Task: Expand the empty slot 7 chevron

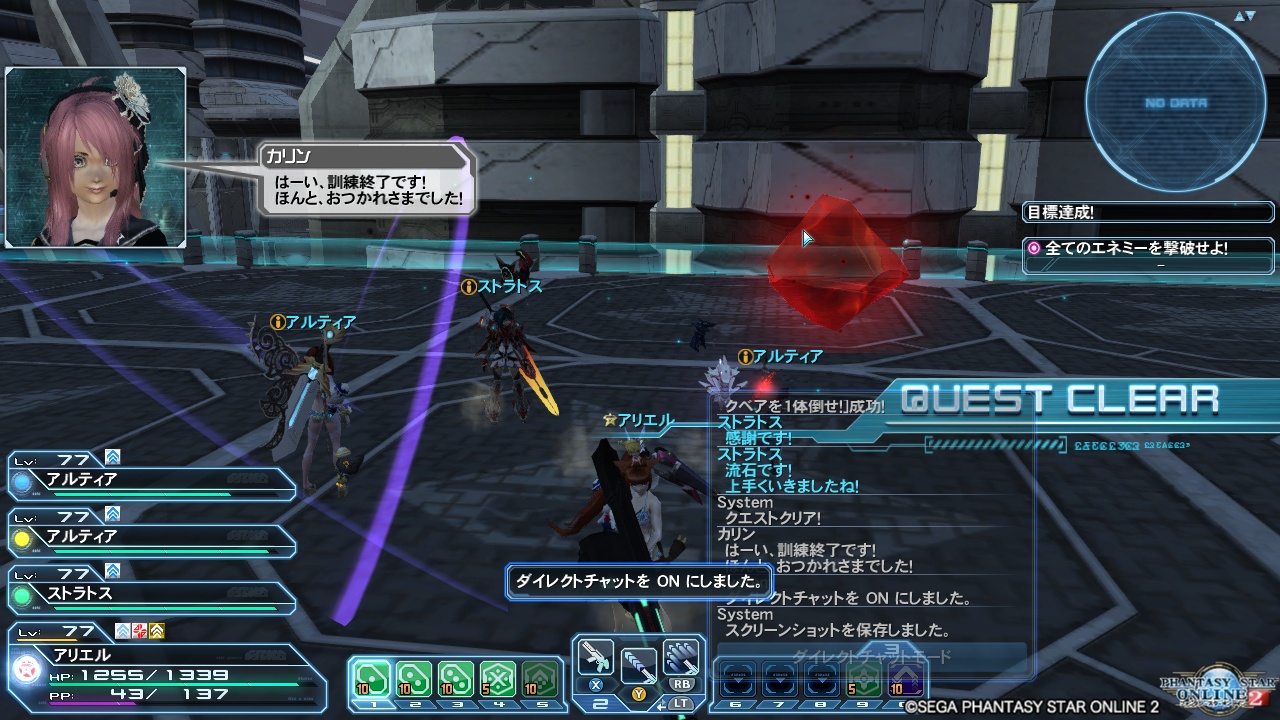Action: click(781, 680)
